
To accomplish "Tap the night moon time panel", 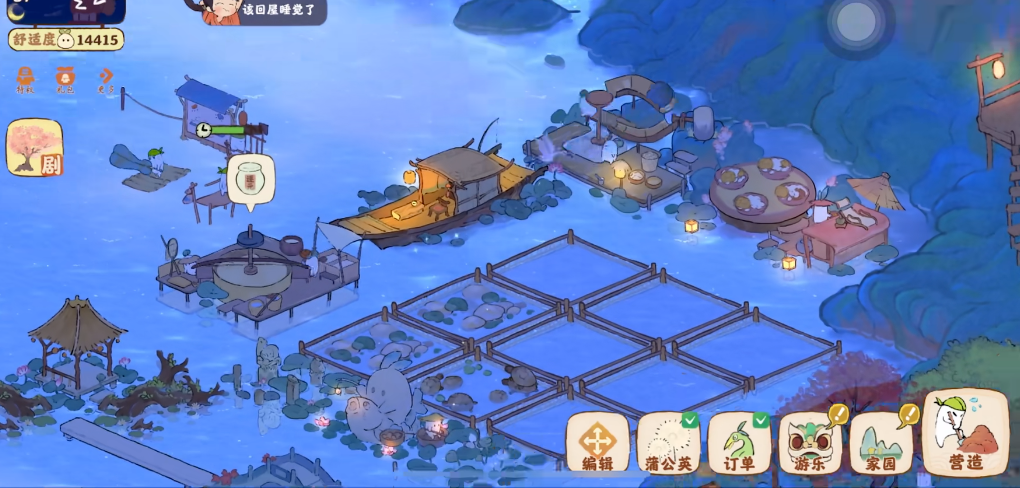I will point(66,10).
